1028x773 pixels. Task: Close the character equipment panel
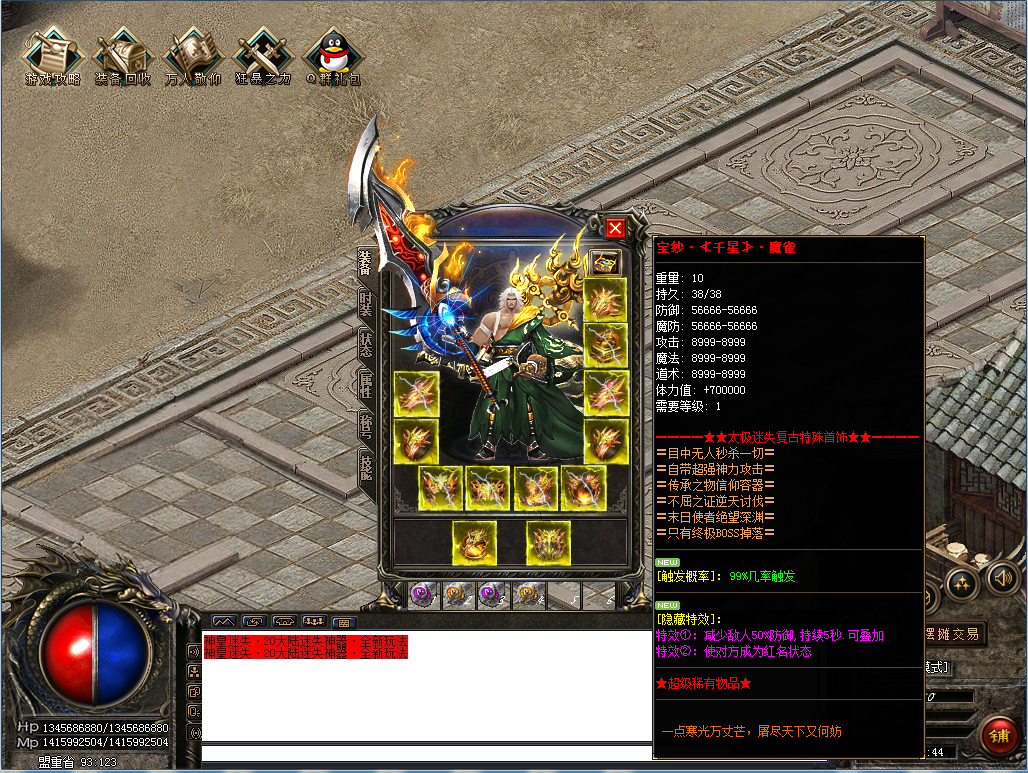615,228
